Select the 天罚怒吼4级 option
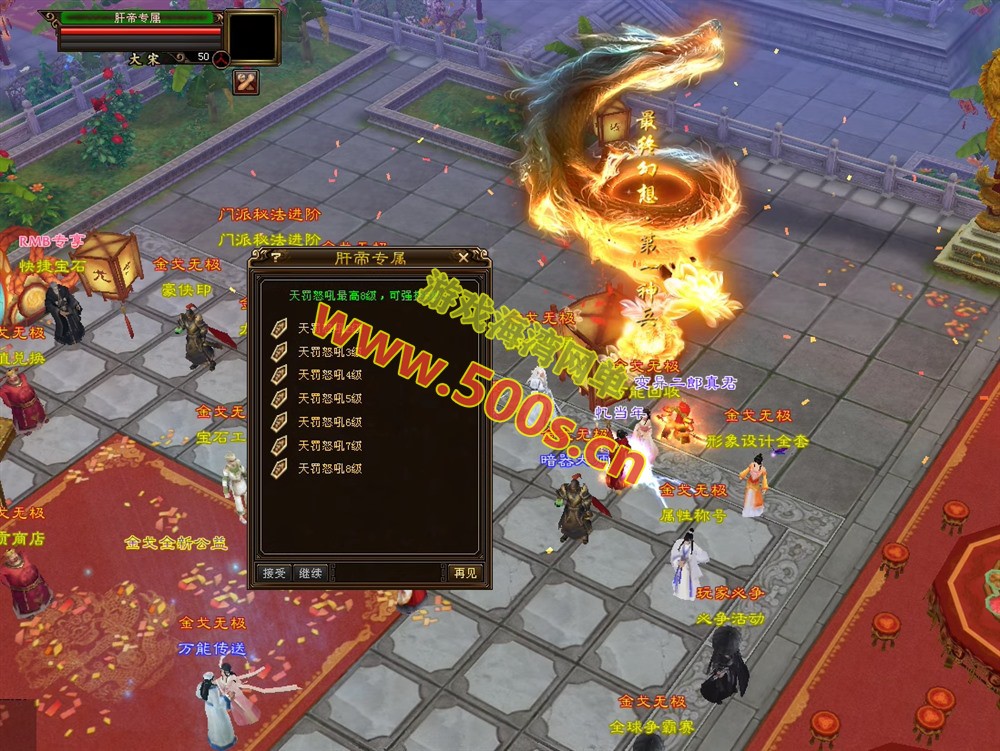 (329, 375)
